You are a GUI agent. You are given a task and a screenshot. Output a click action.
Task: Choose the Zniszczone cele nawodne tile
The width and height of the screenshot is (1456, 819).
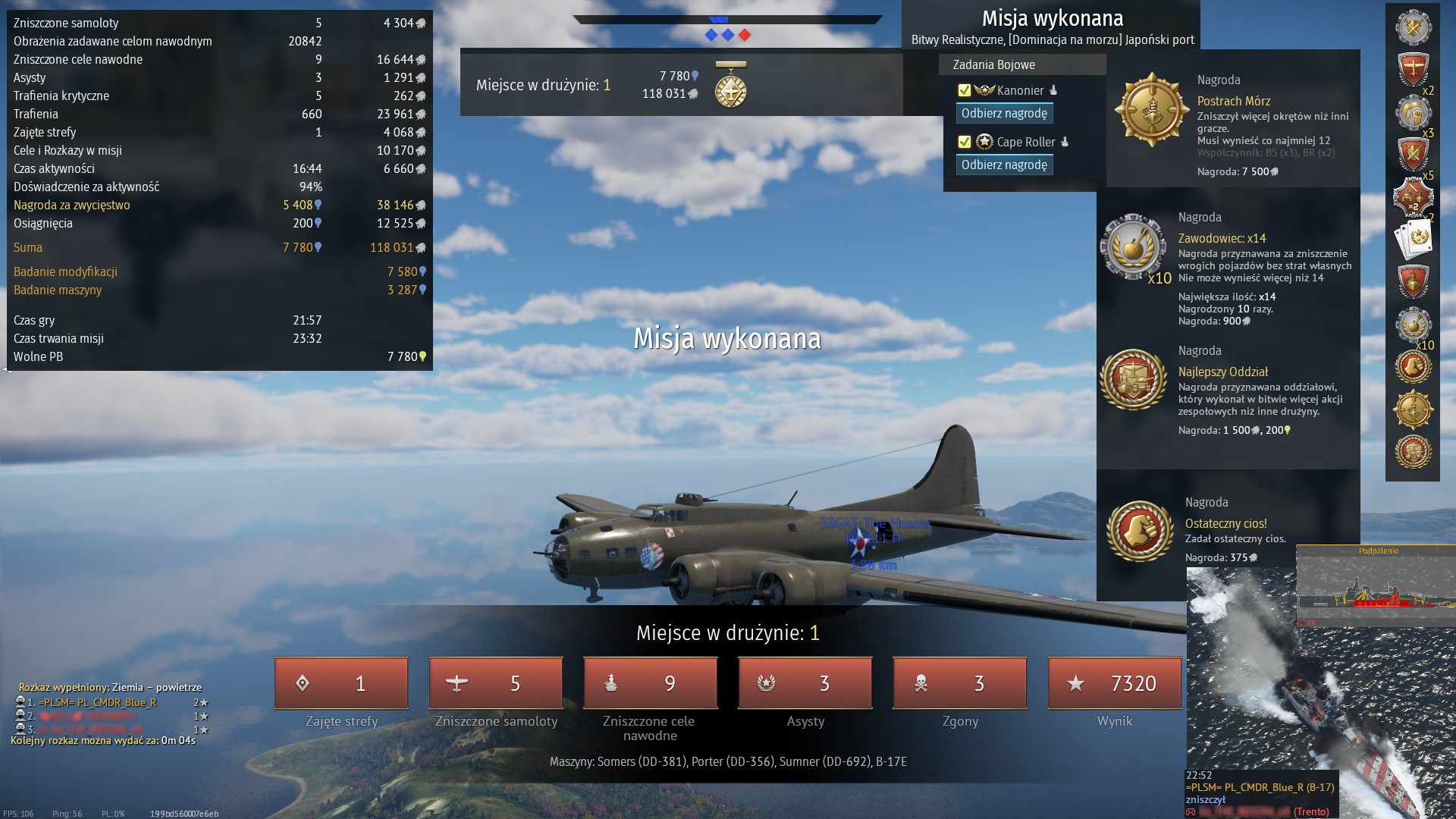click(x=651, y=683)
